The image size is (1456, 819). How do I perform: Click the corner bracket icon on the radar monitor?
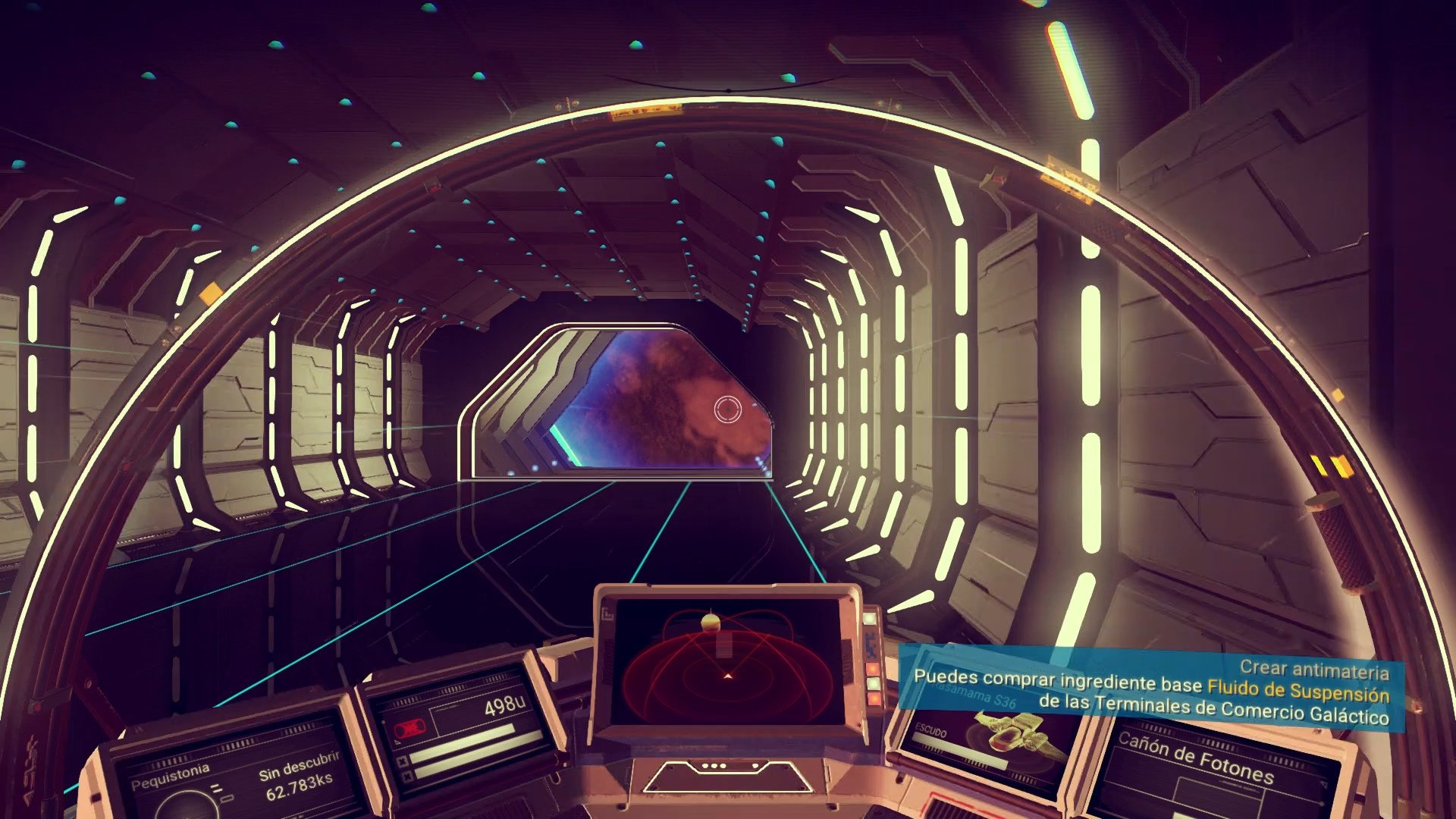(x=607, y=613)
